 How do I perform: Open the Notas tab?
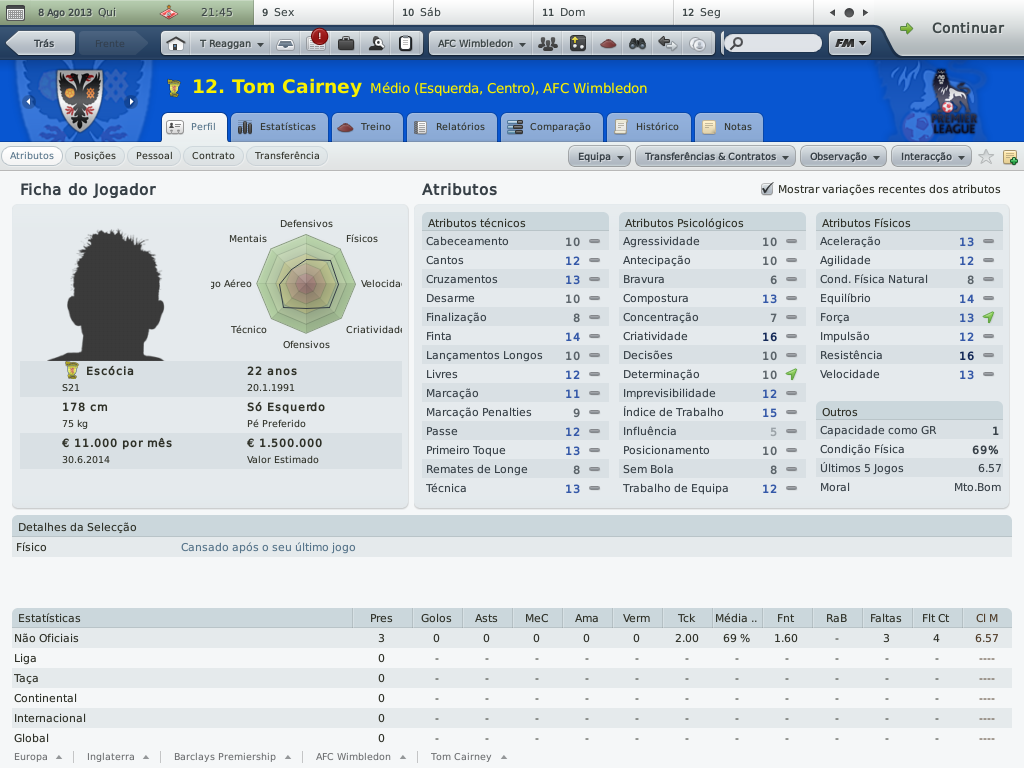click(727, 127)
